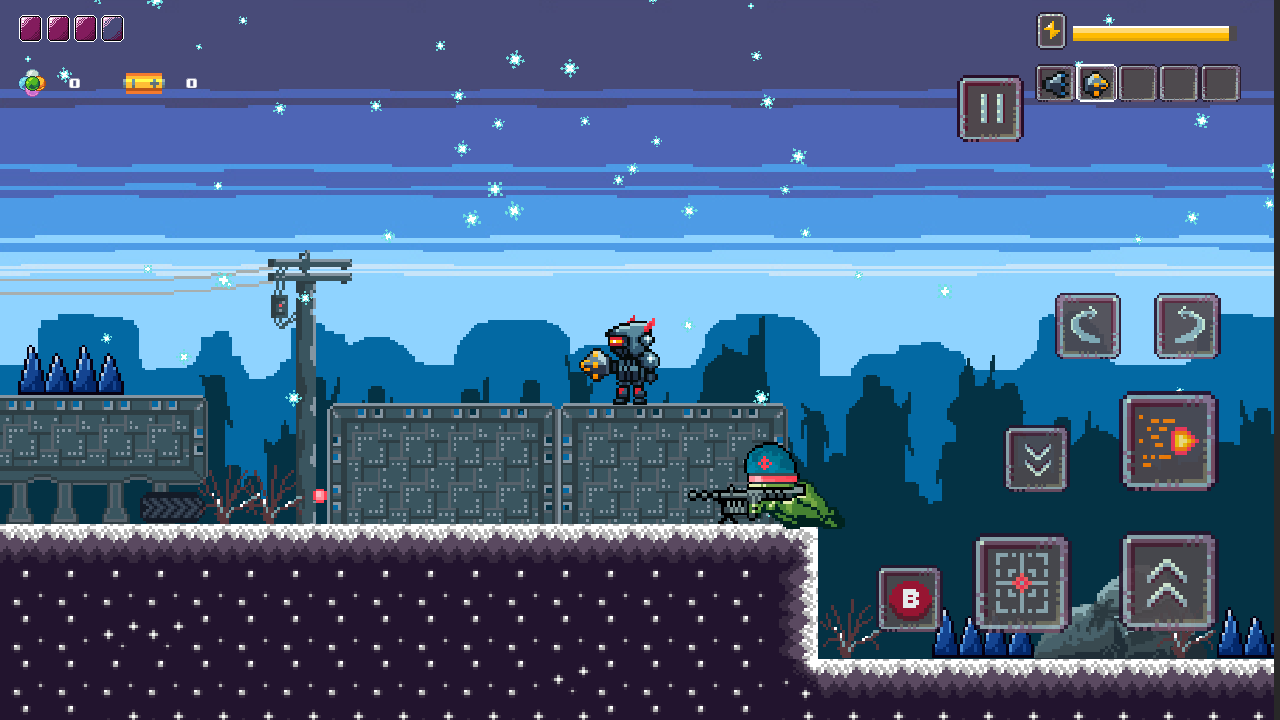Tap the orange battery pickup counter
This screenshot has width=1280, height=720.
[143, 83]
